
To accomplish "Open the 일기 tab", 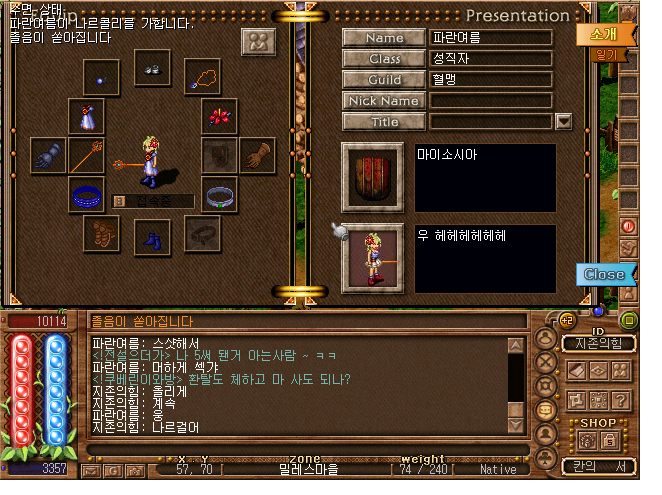I will [x=605, y=55].
